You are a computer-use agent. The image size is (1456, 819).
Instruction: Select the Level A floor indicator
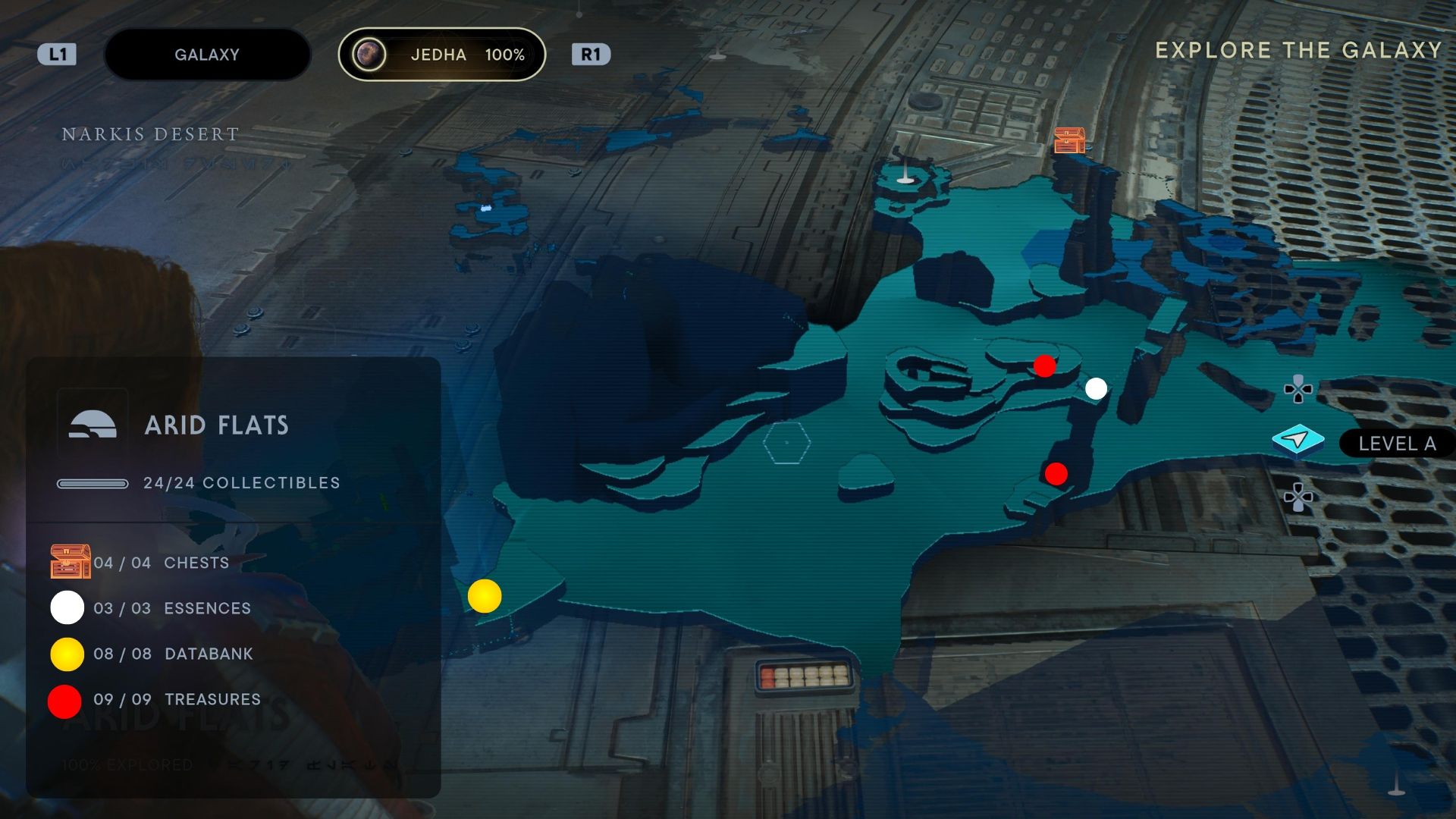click(1395, 444)
